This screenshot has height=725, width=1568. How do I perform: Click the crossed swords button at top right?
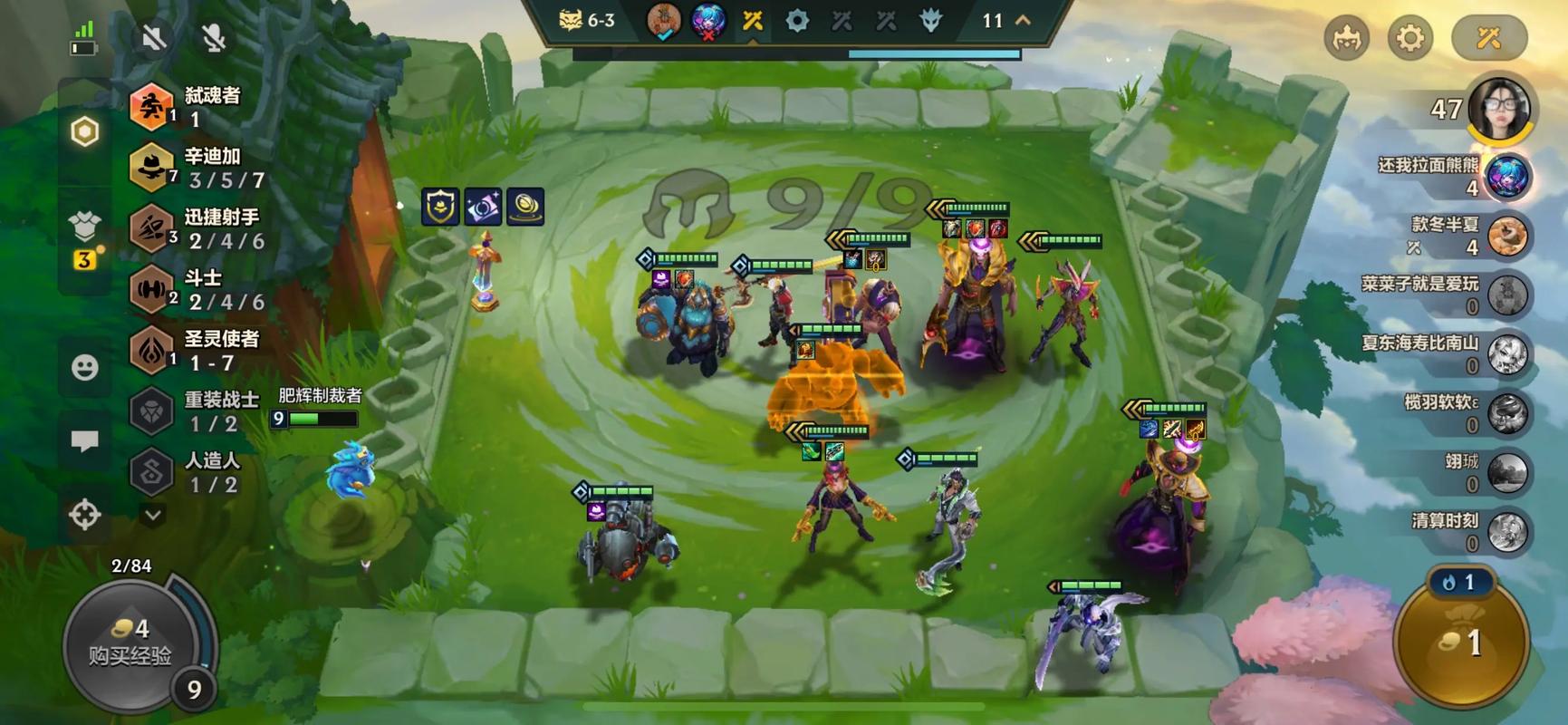(1489, 38)
